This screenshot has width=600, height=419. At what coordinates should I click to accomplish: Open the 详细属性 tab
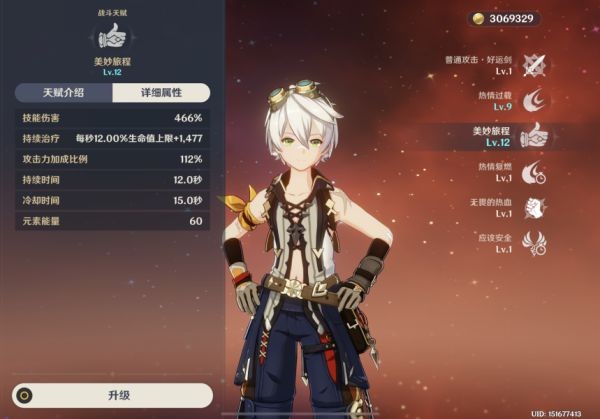[161, 93]
